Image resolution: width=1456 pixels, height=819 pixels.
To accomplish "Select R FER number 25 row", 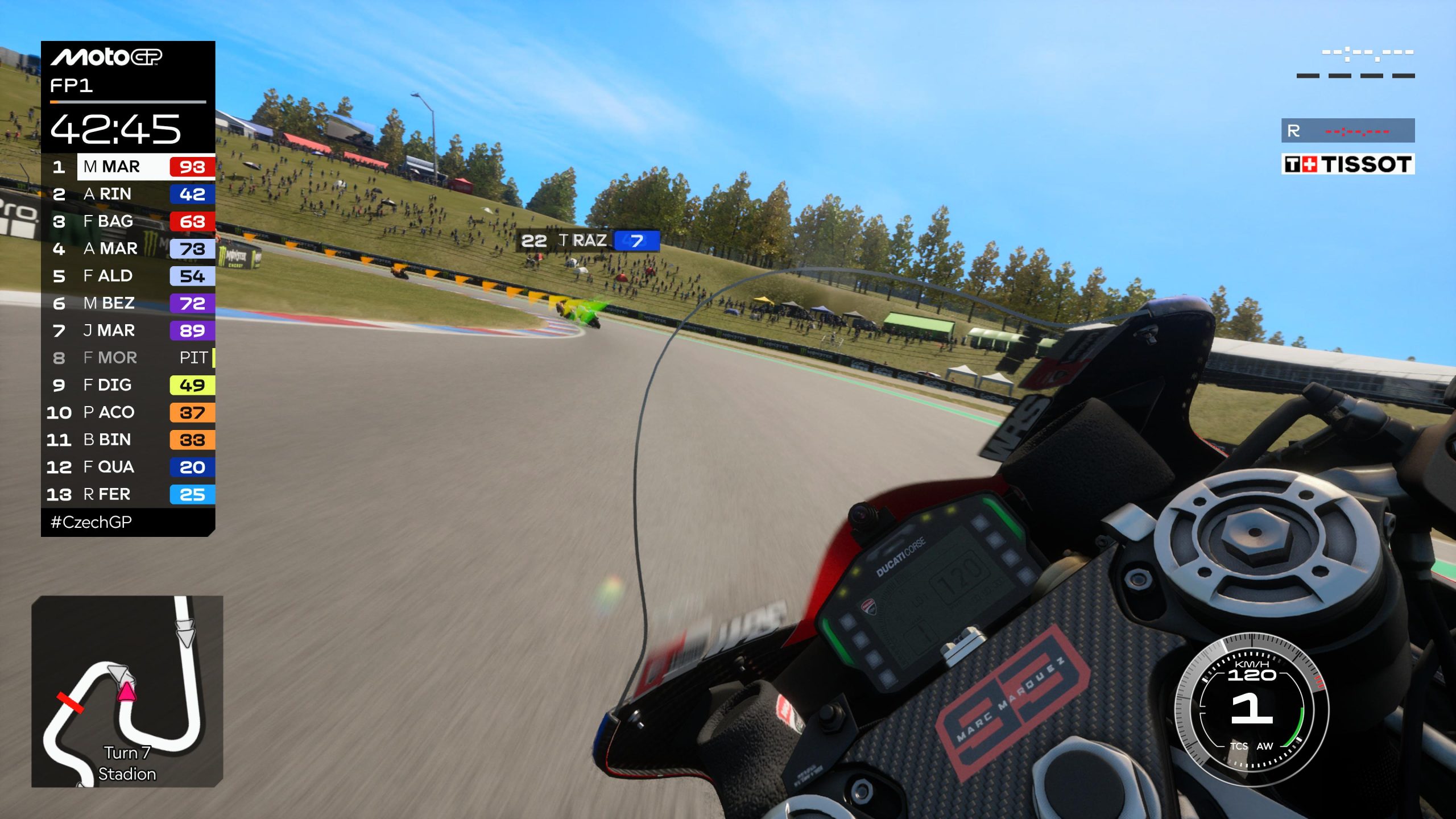I will (x=129, y=494).
